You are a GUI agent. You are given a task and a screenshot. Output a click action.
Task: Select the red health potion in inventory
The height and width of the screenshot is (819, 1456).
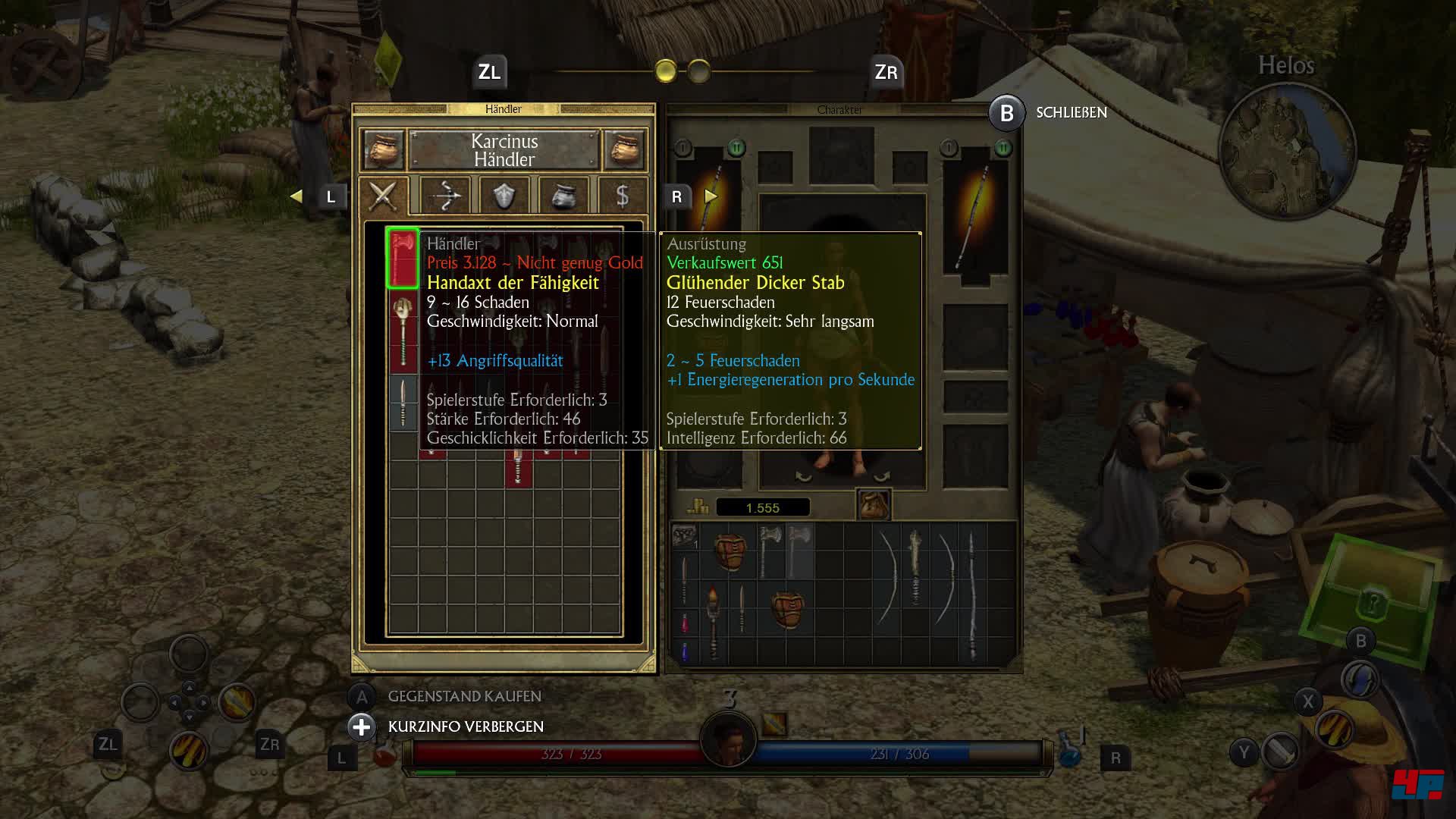coord(685,623)
